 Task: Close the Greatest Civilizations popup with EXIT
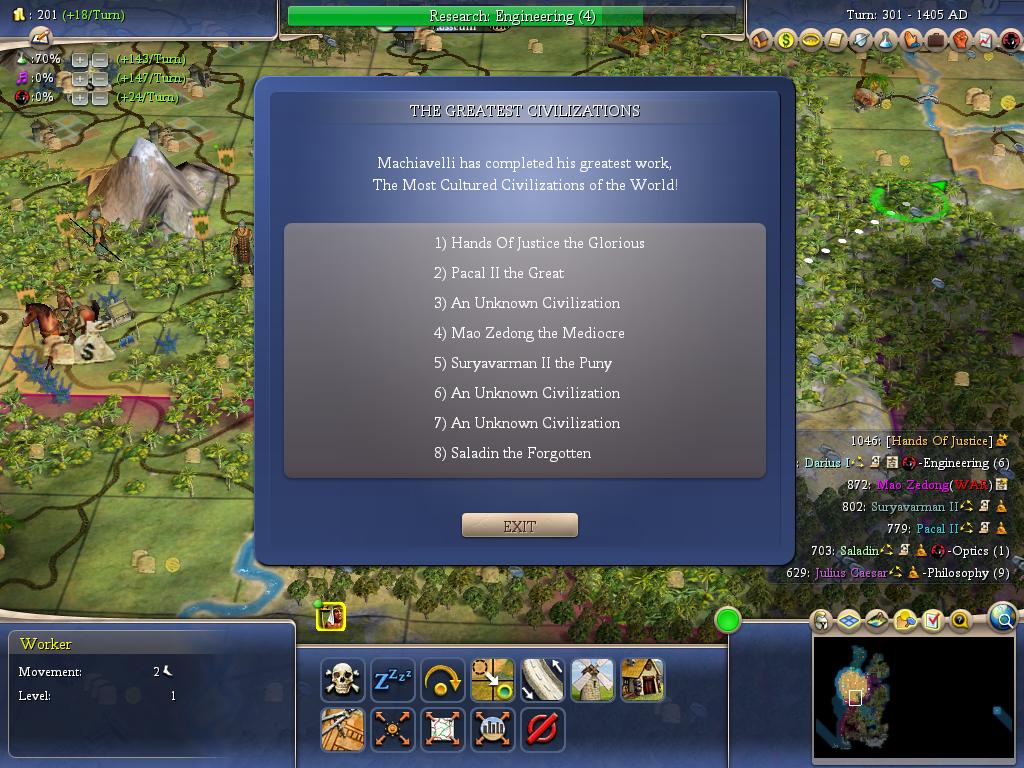coord(519,526)
